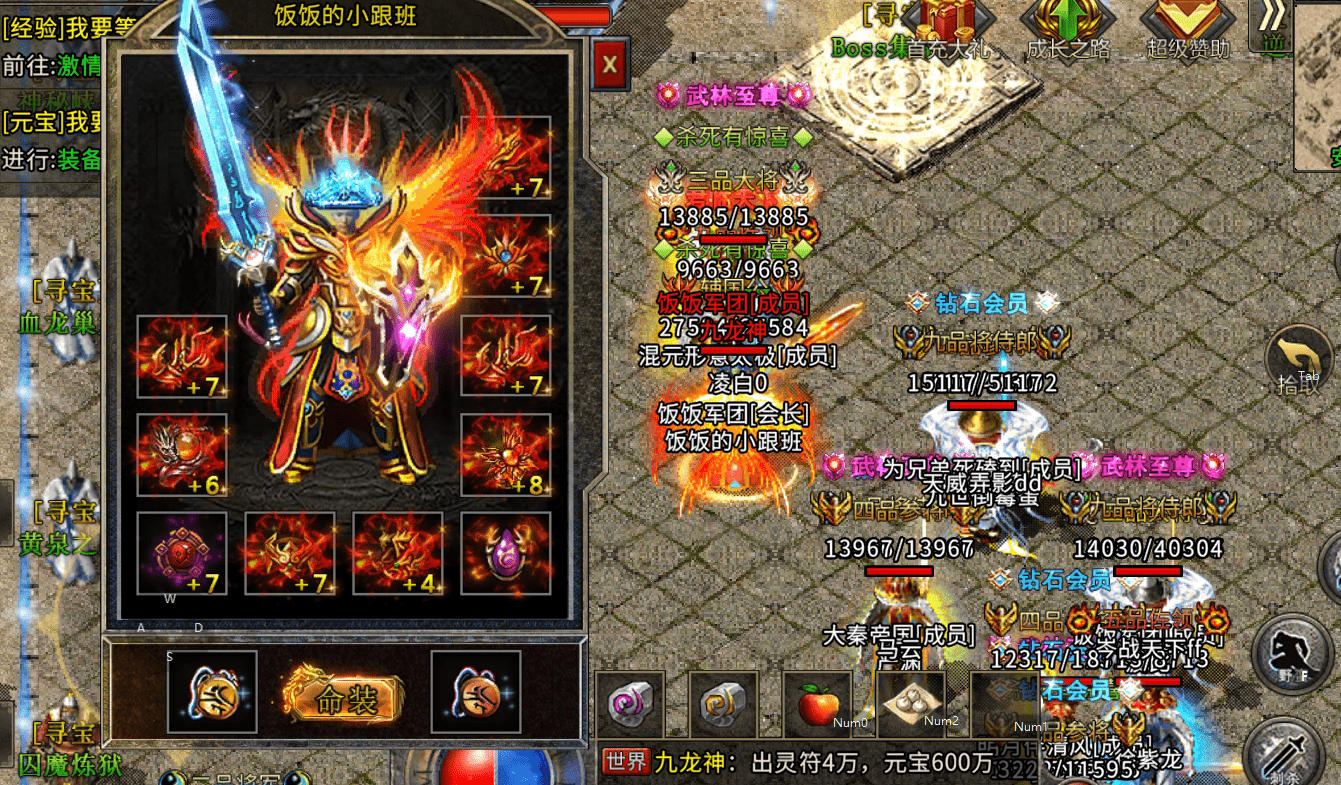This screenshot has width=1341, height=785.
Task: Click the 命装 button
Action: [x=344, y=699]
